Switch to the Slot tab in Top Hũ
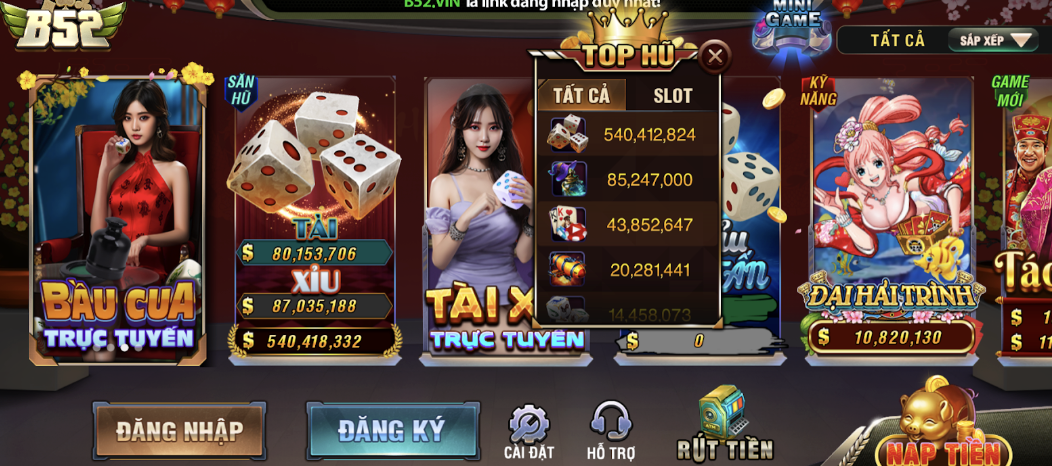Image resolution: width=1052 pixels, height=466 pixels. click(x=672, y=96)
